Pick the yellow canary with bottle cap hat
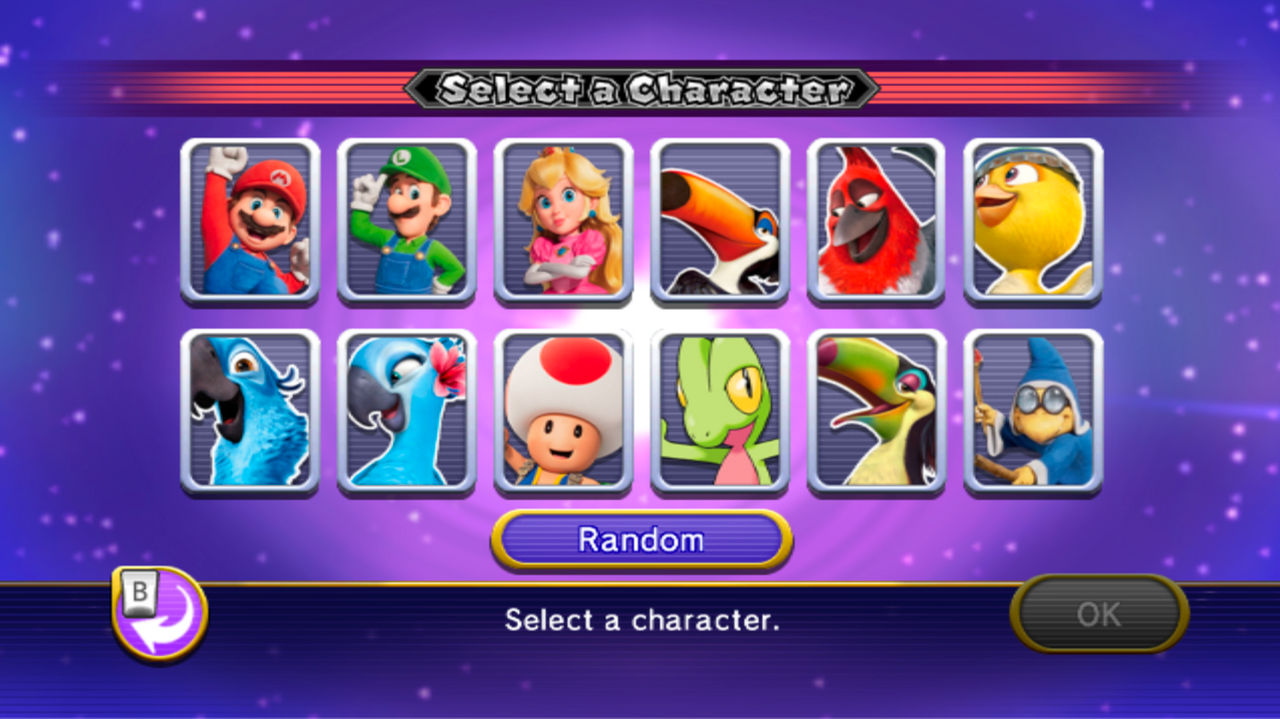The image size is (1280, 719). point(1033,221)
